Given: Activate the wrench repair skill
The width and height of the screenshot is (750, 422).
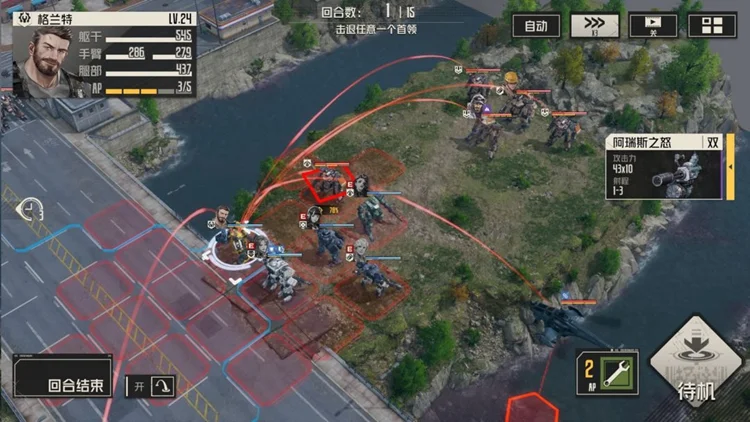Looking at the screenshot, I should pyautogui.click(x=605, y=373).
